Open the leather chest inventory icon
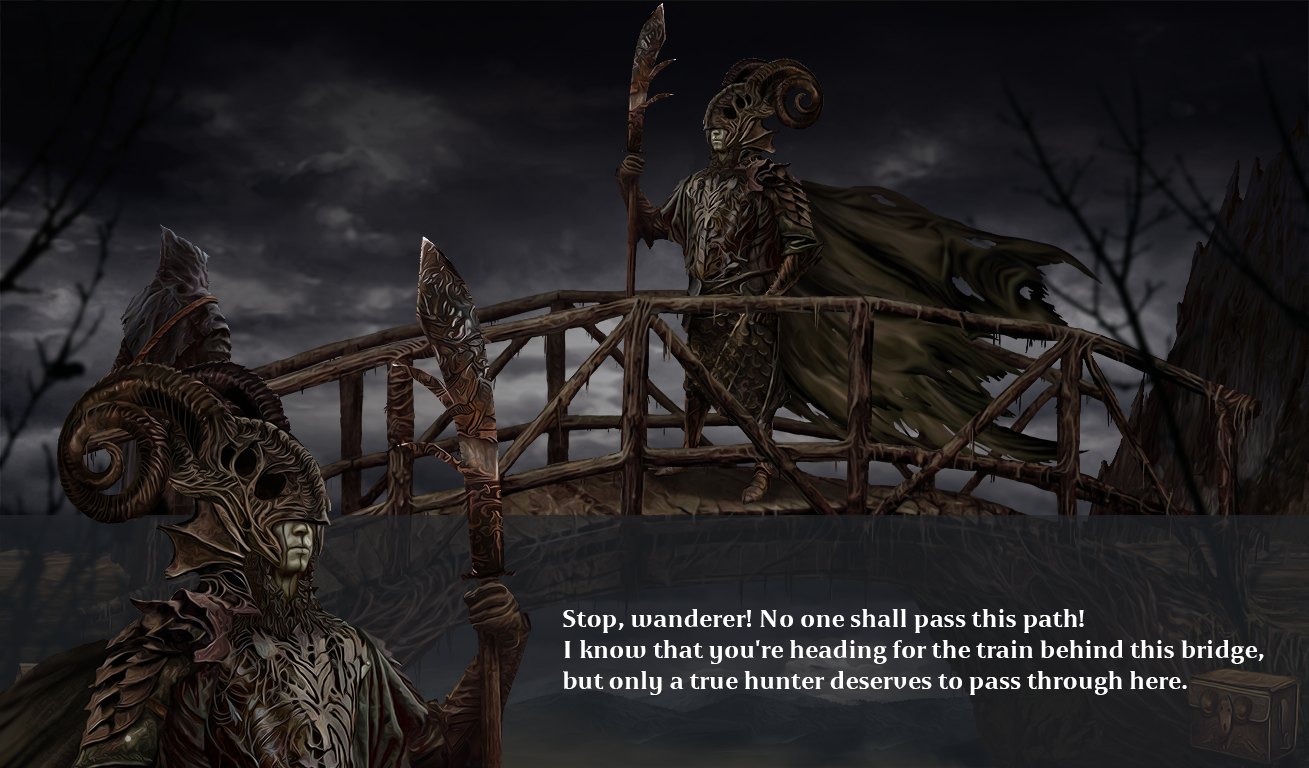1309x768 pixels. pyautogui.click(x=1242, y=714)
